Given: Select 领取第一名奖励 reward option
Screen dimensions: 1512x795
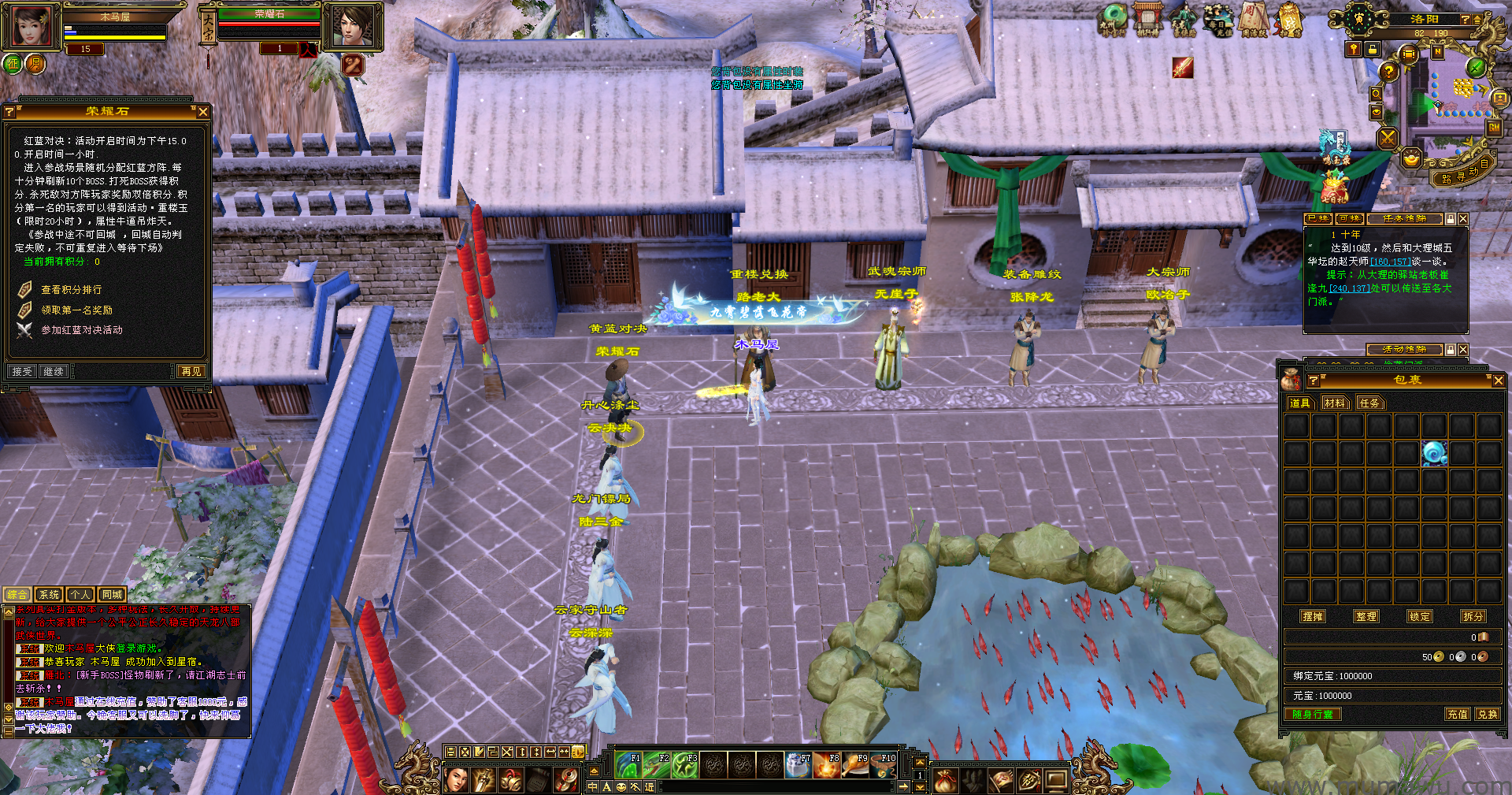Looking at the screenshot, I should (76, 310).
